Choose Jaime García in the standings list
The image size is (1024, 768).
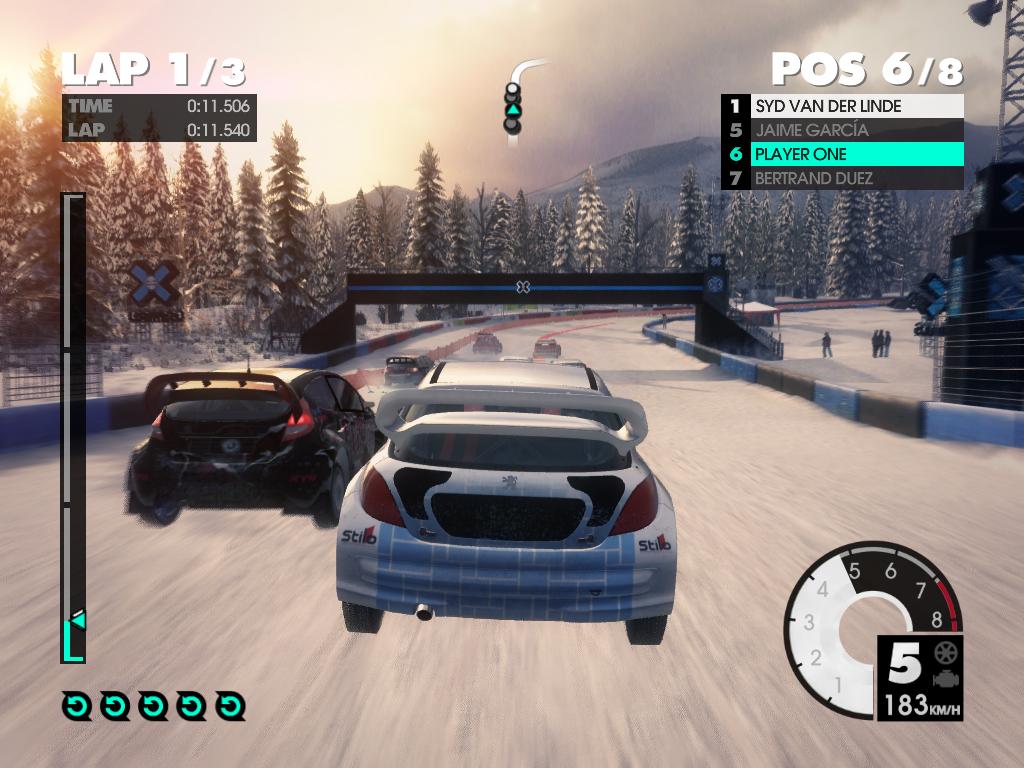[842, 130]
